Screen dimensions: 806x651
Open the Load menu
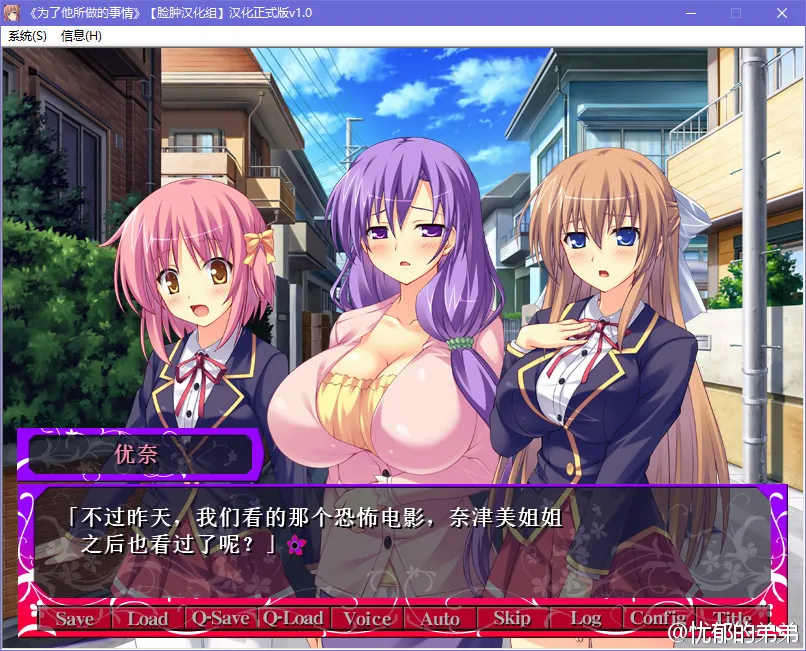tap(147, 619)
